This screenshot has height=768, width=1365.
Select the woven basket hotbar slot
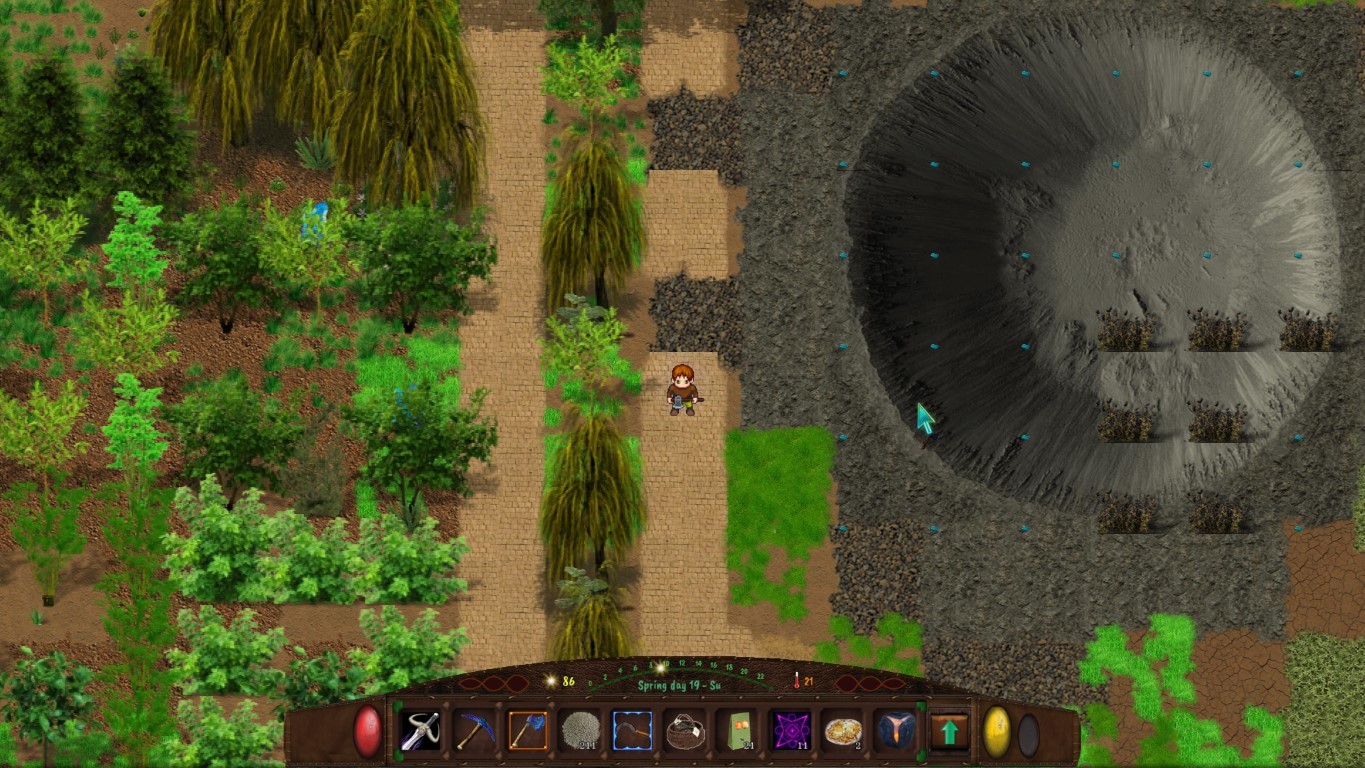[x=685, y=731]
